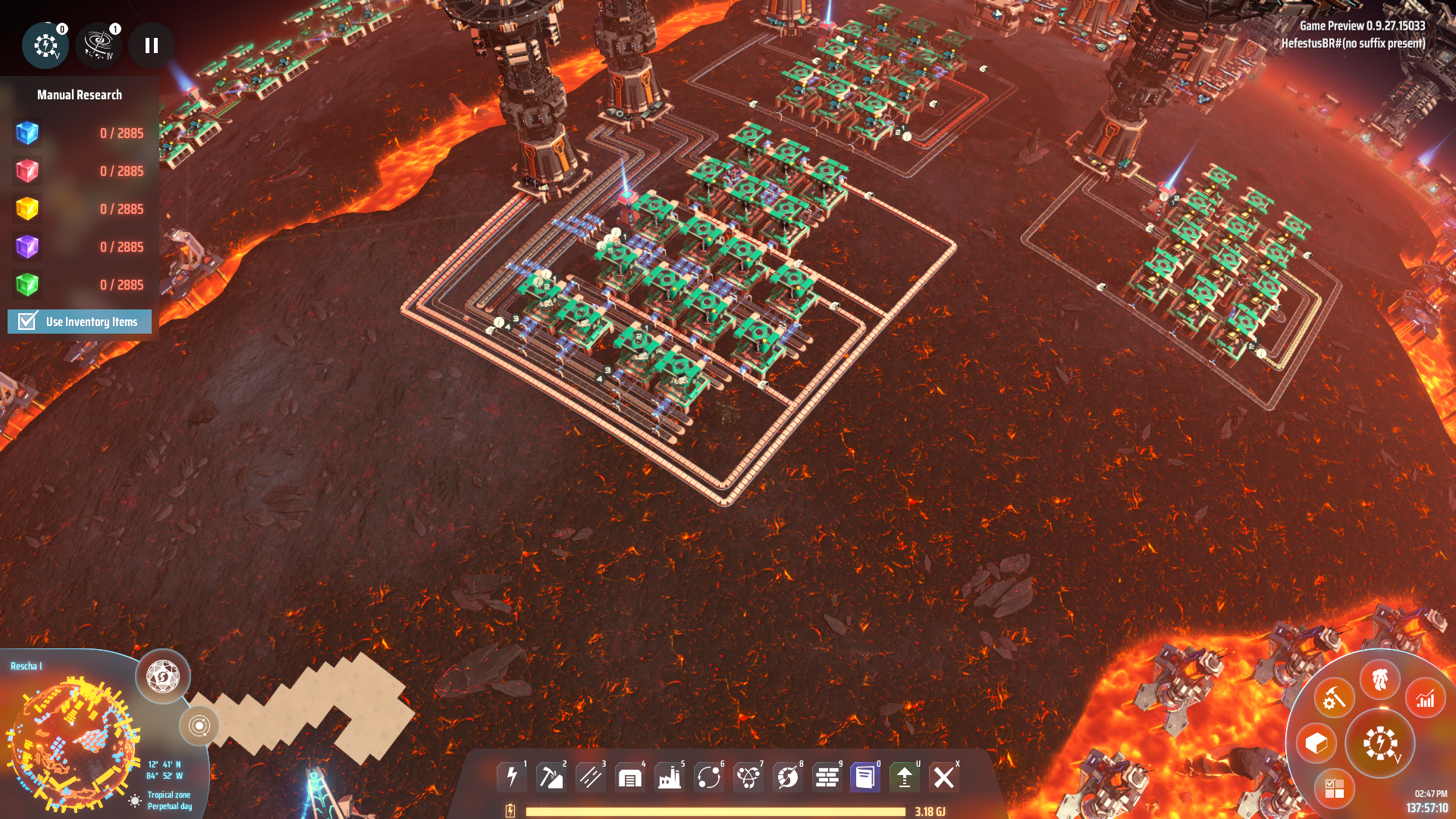
Task: Select the Dyson sphere build category
Action: [x=788, y=777]
